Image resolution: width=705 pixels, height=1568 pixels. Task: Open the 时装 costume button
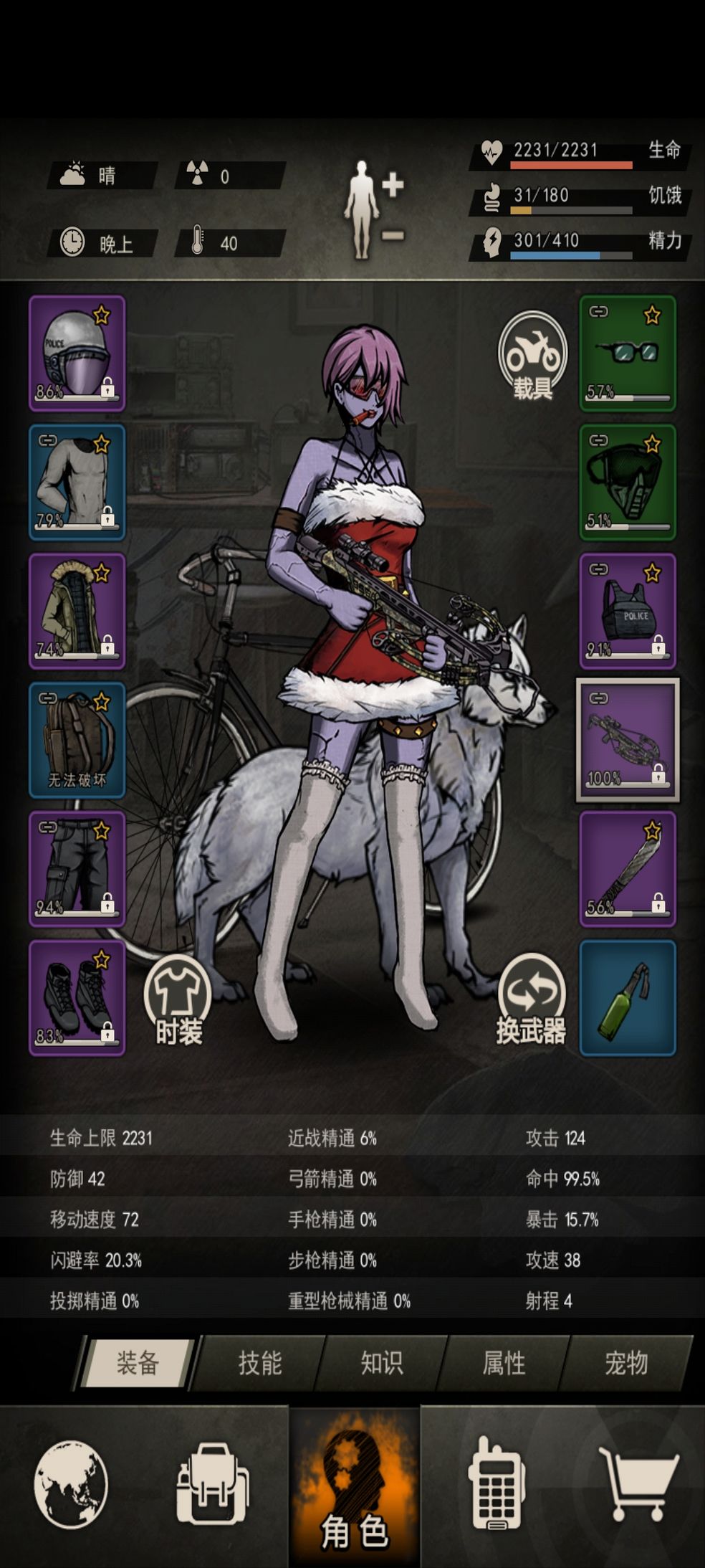[x=178, y=999]
